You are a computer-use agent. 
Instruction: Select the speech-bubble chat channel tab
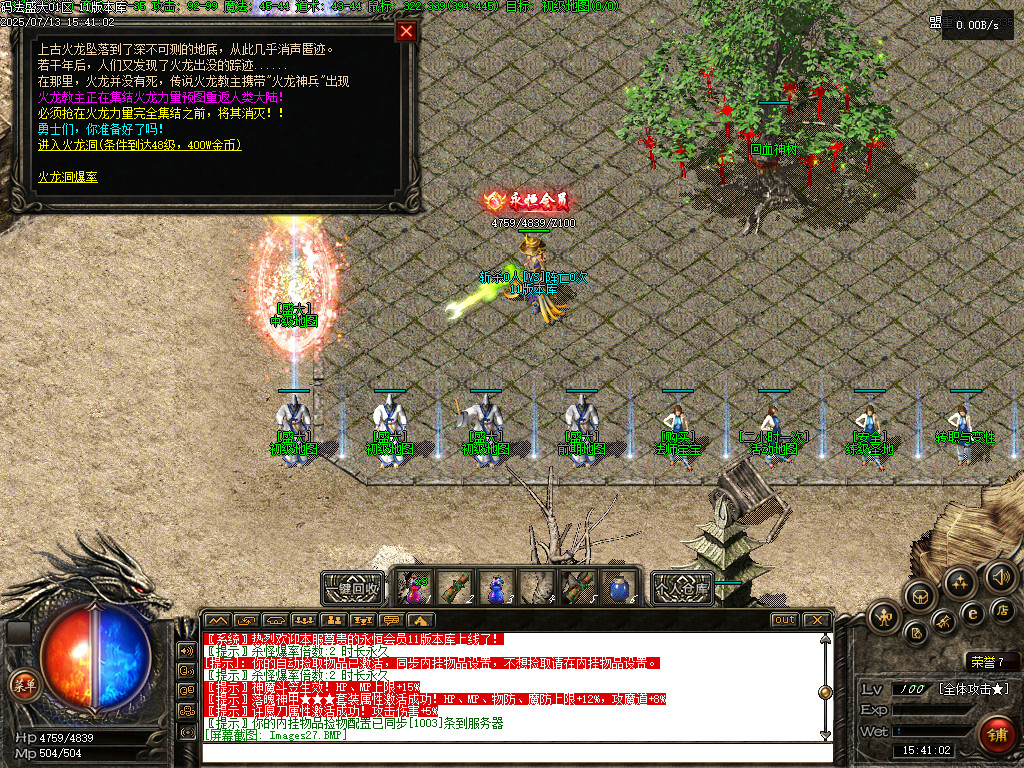click(392, 620)
